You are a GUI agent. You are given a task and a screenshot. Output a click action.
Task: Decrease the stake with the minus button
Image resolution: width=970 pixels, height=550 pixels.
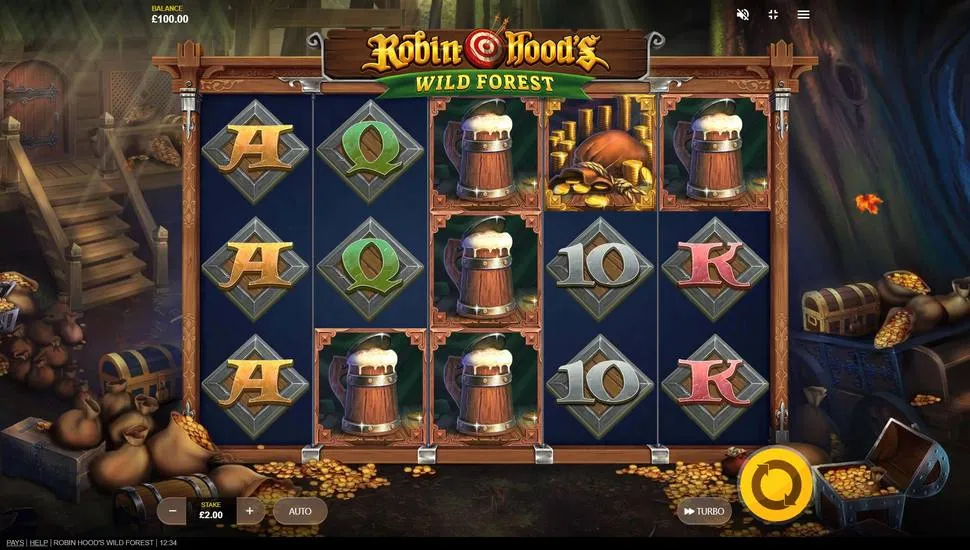point(173,511)
